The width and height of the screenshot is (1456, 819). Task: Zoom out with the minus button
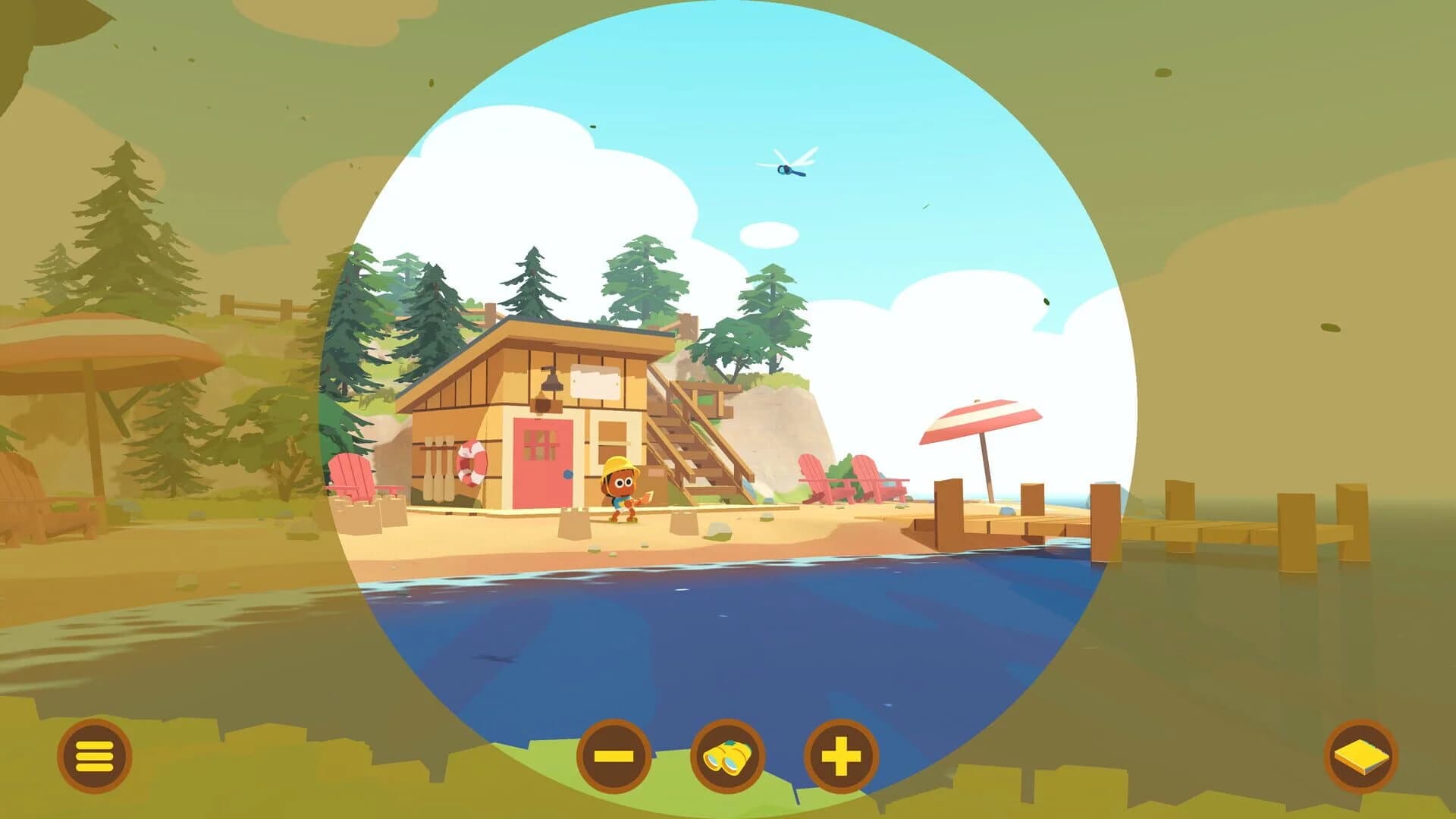614,755
